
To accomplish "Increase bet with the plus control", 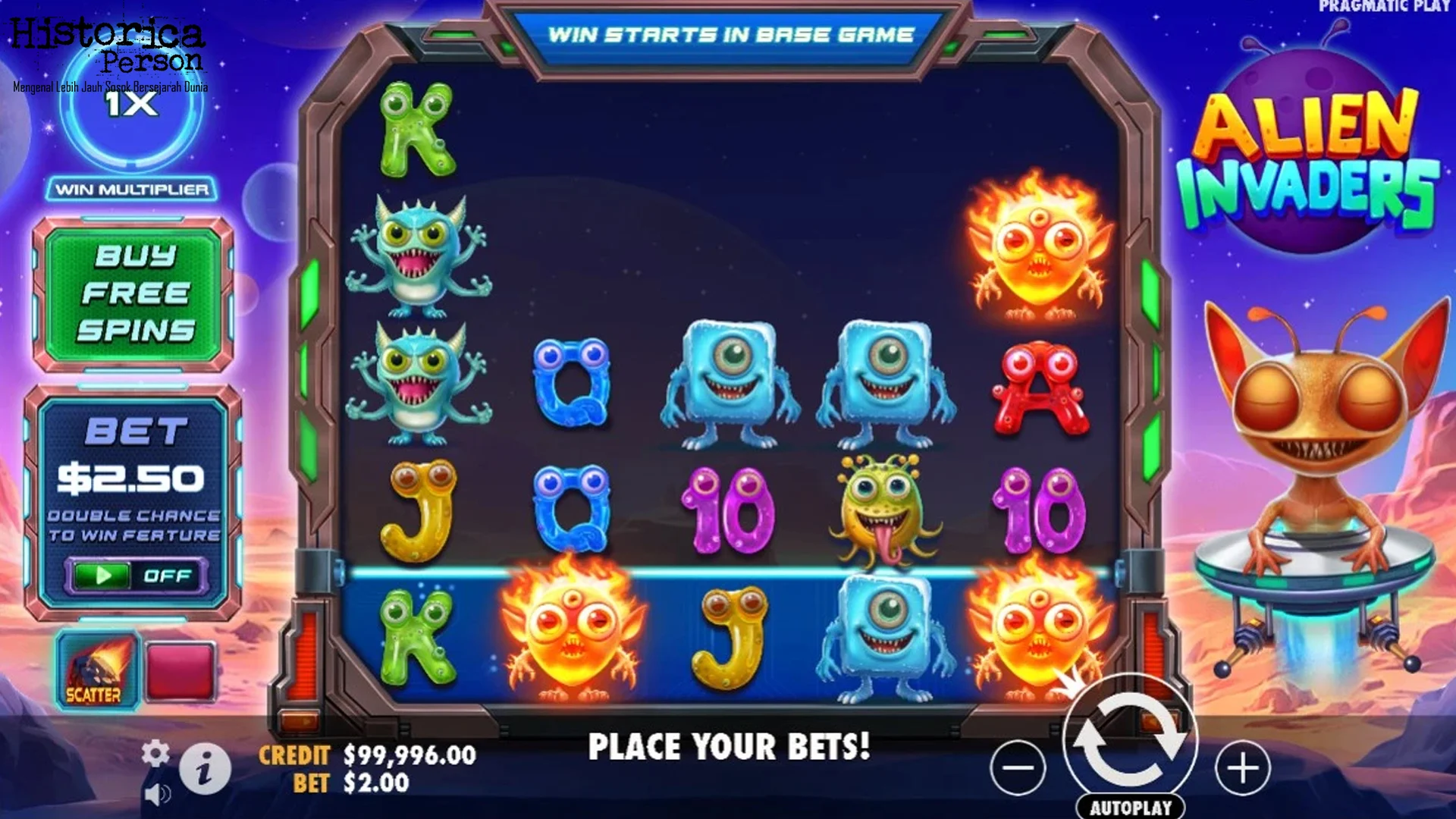I will [x=1244, y=767].
